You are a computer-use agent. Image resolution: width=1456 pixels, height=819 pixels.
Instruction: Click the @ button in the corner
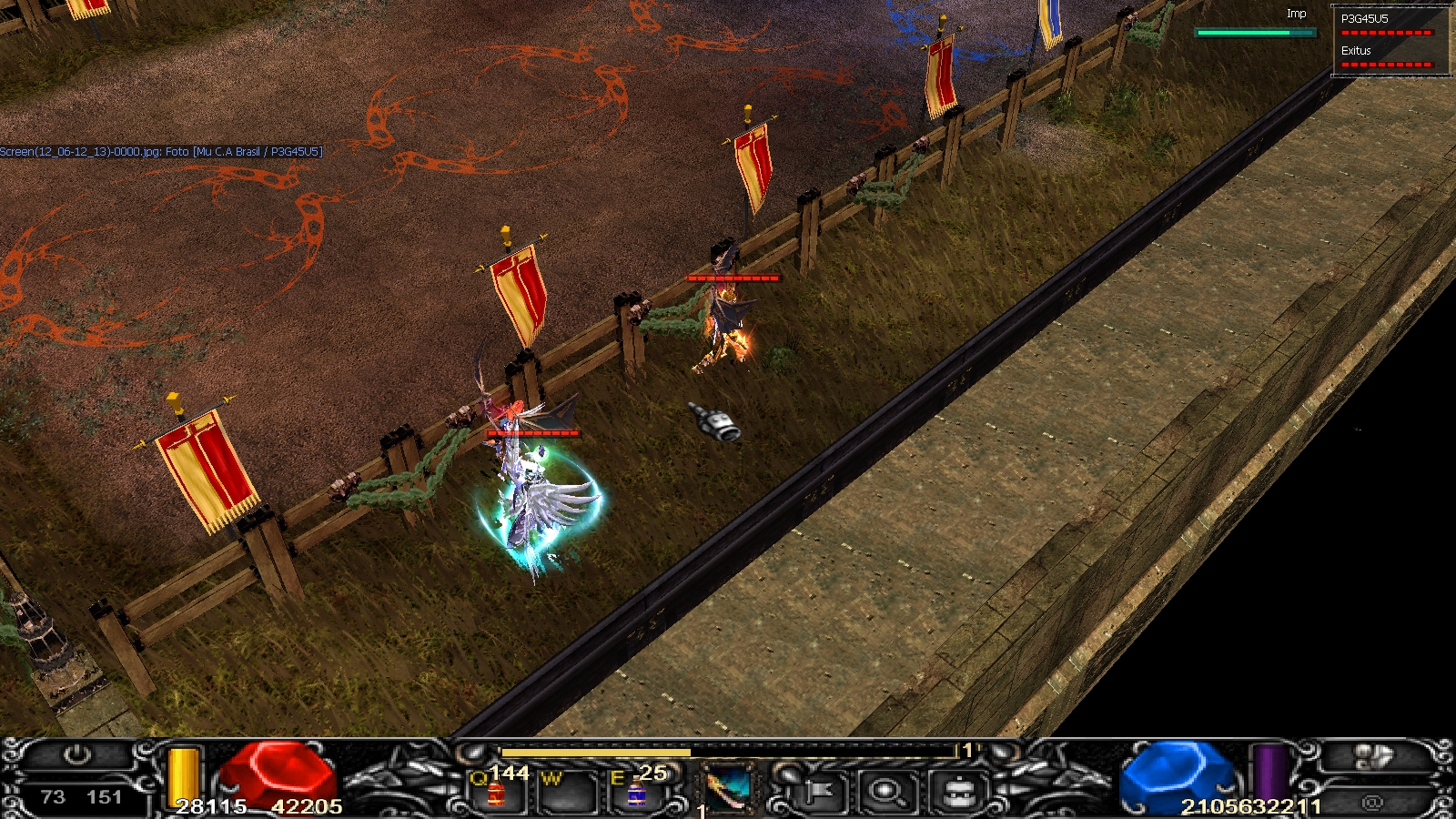pyautogui.click(x=1372, y=803)
